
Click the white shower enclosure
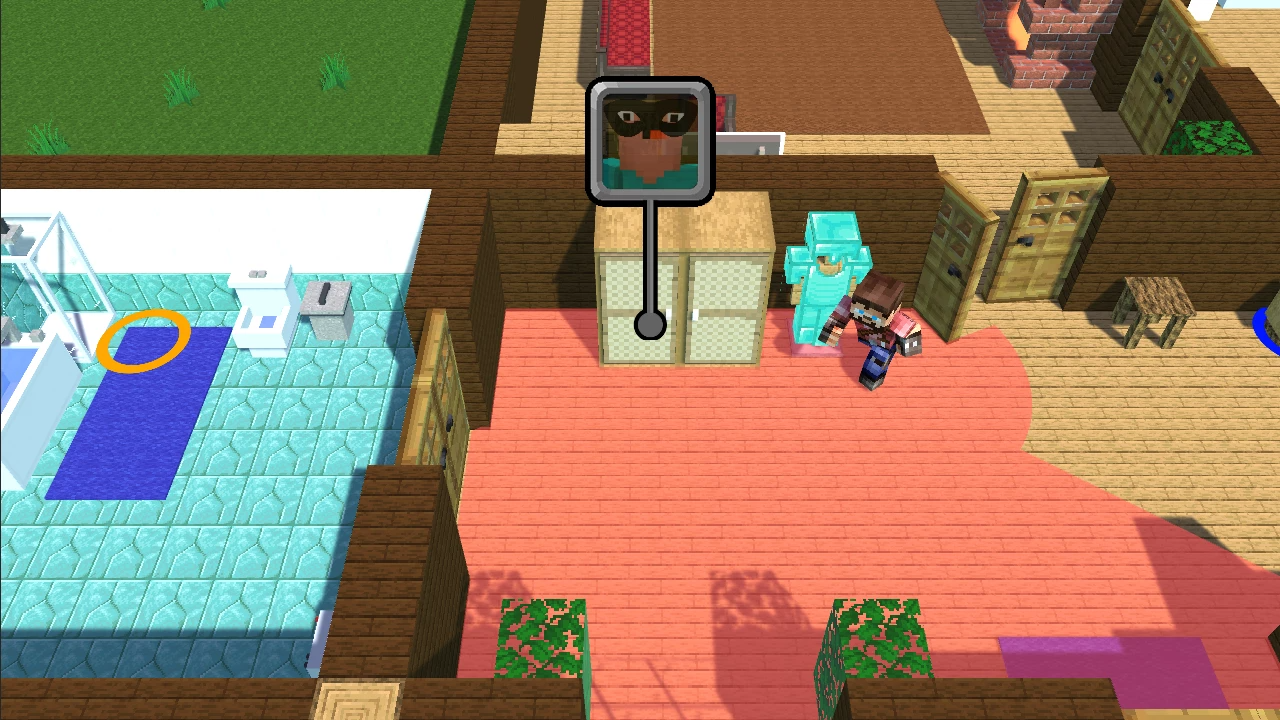click(x=55, y=270)
